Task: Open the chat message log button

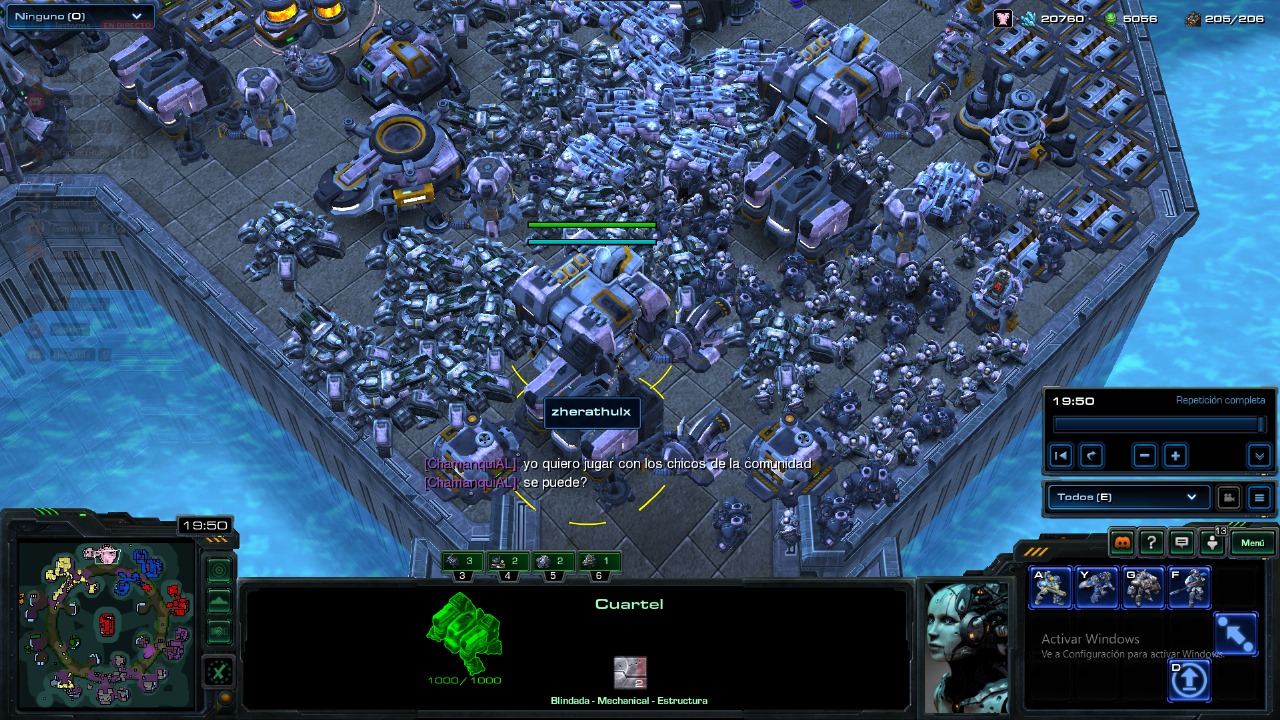Action: click(1182, 543)
